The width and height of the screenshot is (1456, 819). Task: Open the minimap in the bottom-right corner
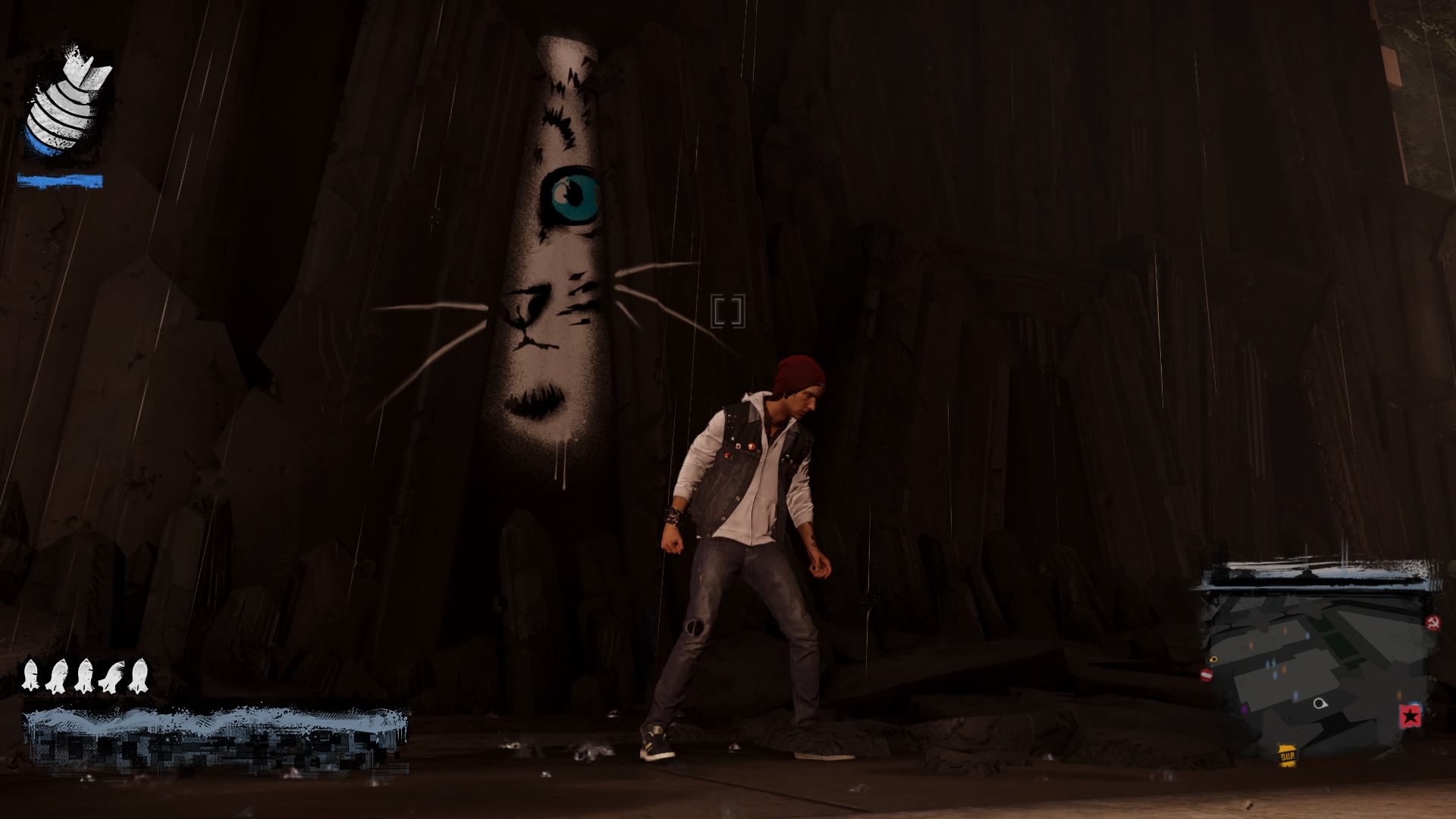(1323, 675)
